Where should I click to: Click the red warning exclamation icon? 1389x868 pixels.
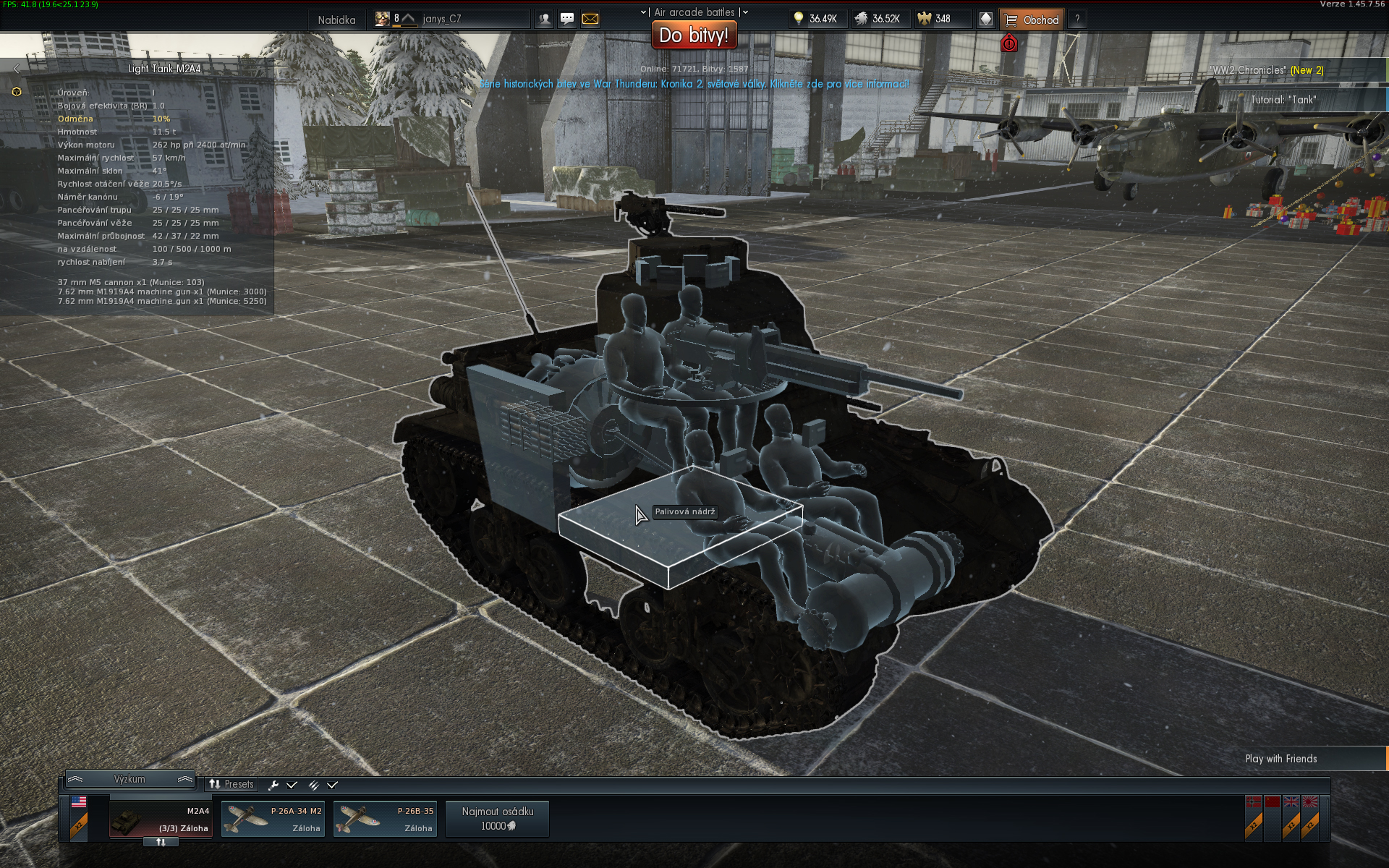click(1010, 43)
